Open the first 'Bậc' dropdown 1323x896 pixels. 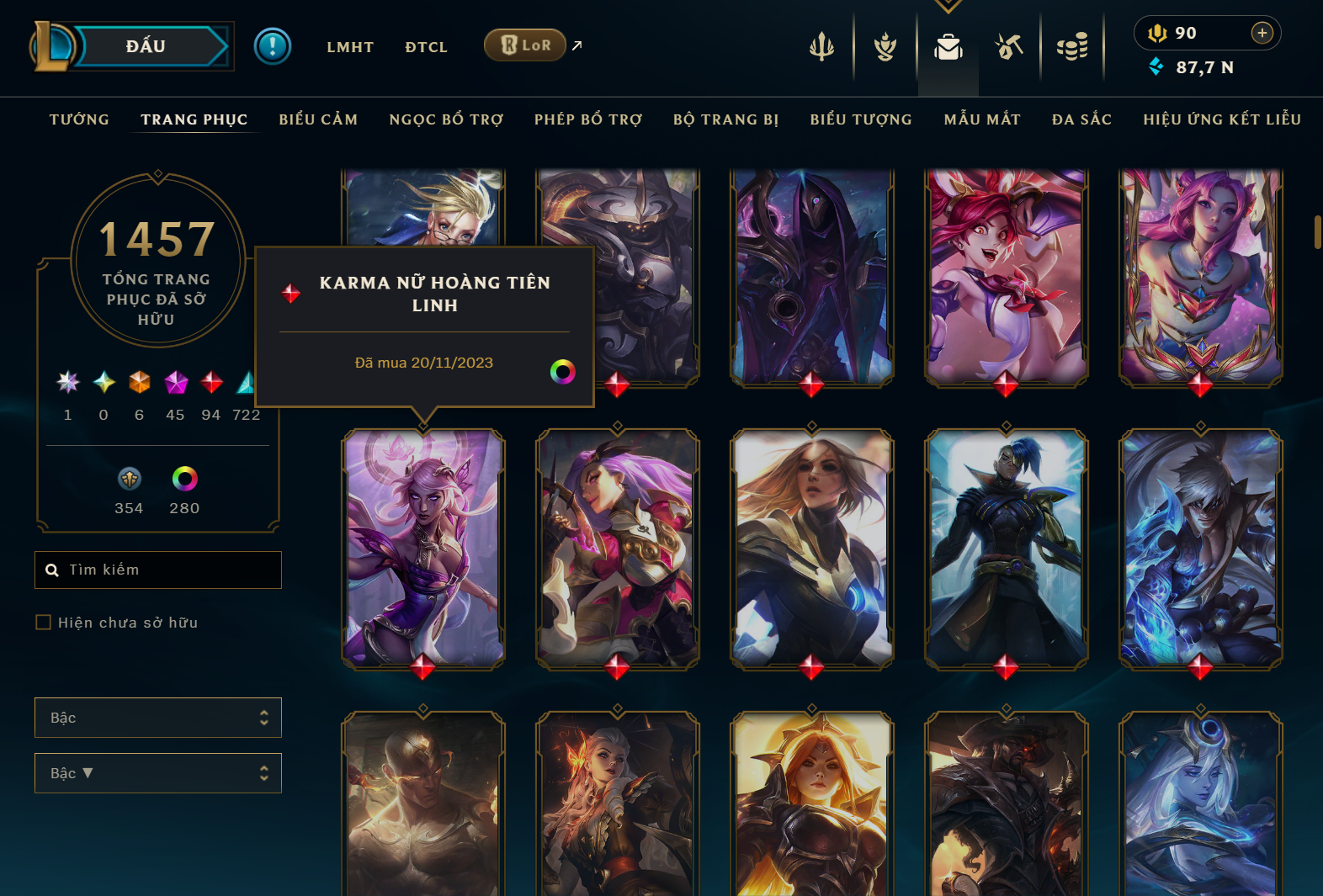coord(157,717)
